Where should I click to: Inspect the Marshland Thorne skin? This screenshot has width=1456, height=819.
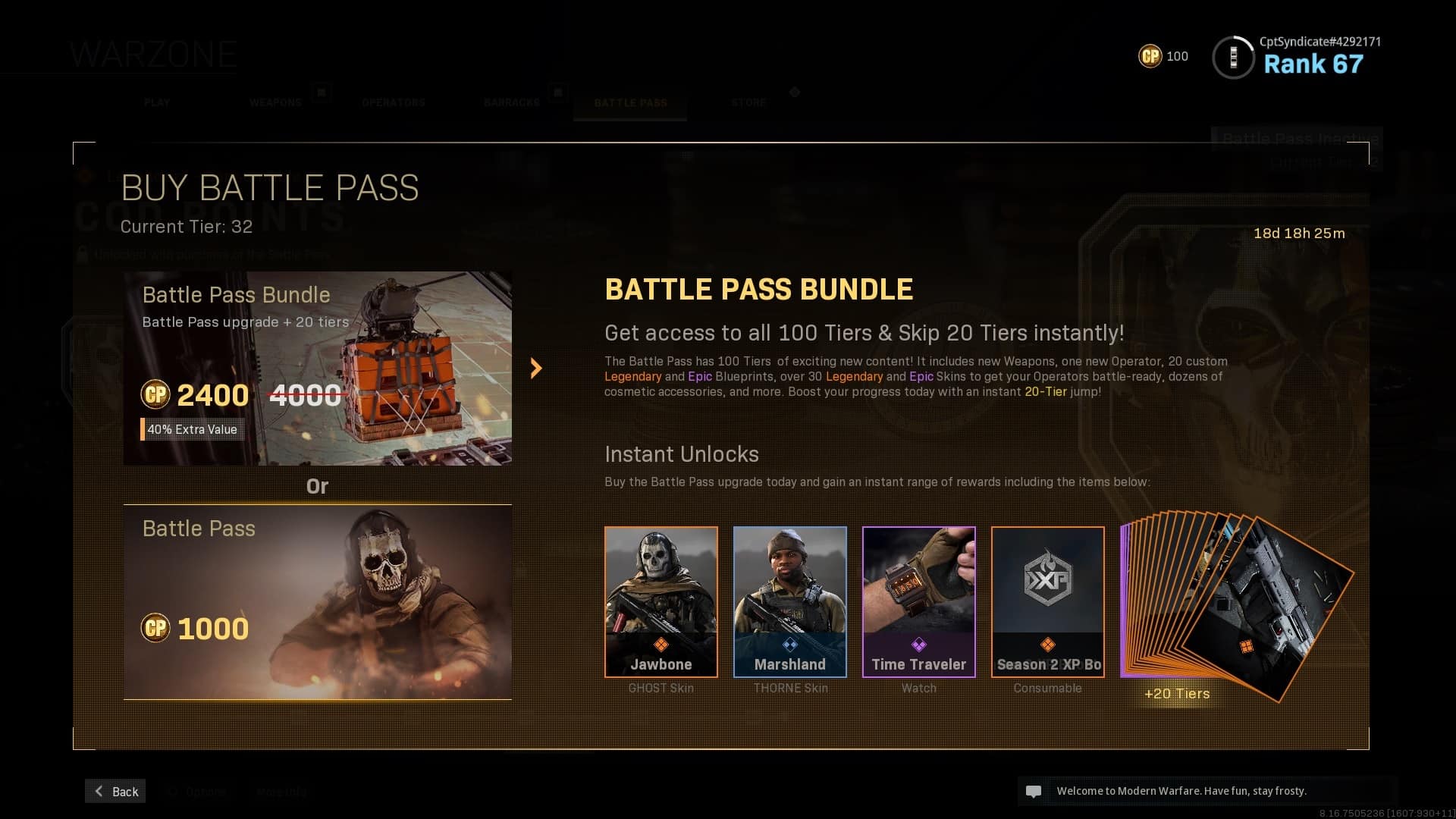(789, 601)
